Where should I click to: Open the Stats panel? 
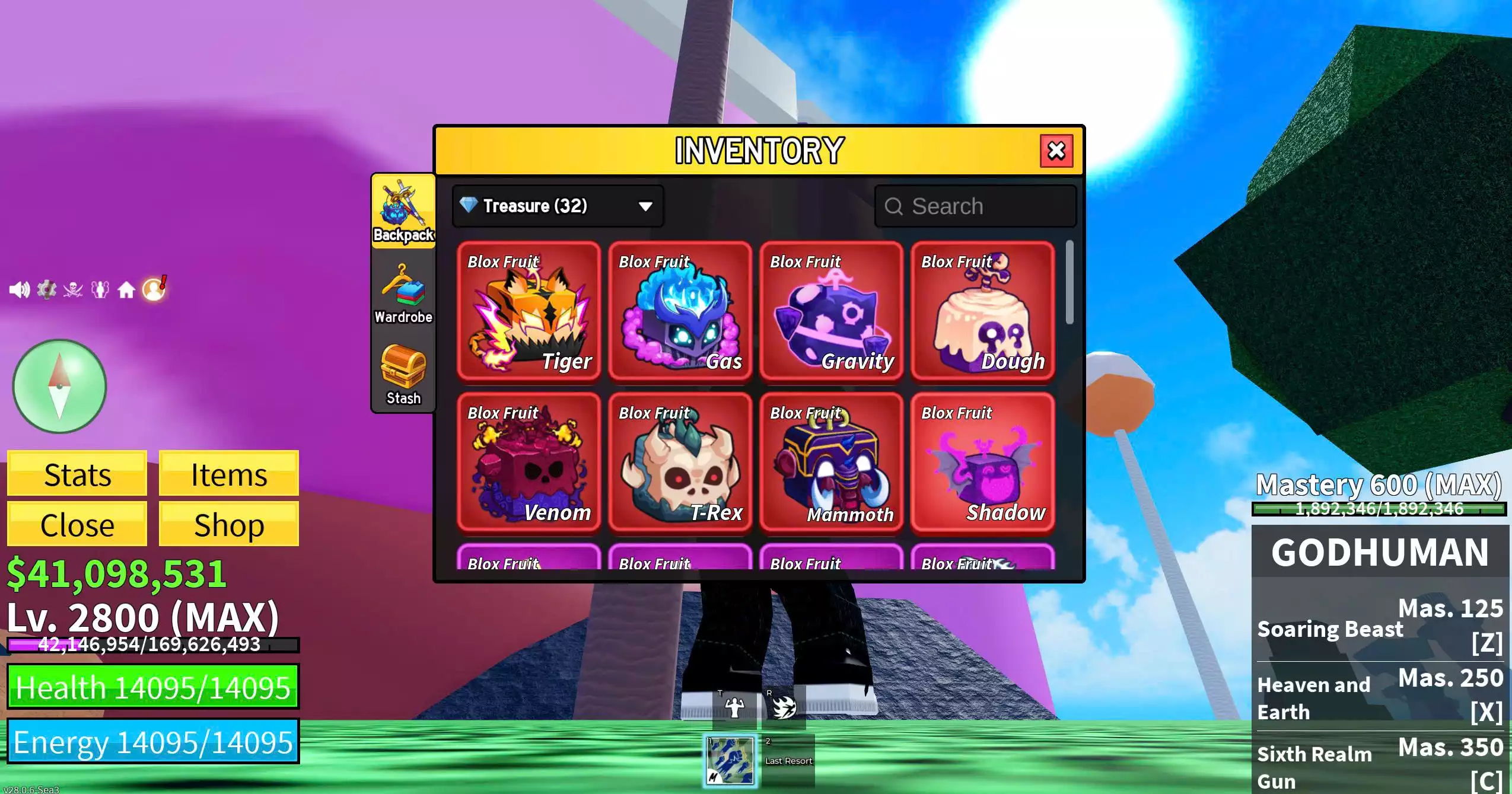[x=77, y=473]
